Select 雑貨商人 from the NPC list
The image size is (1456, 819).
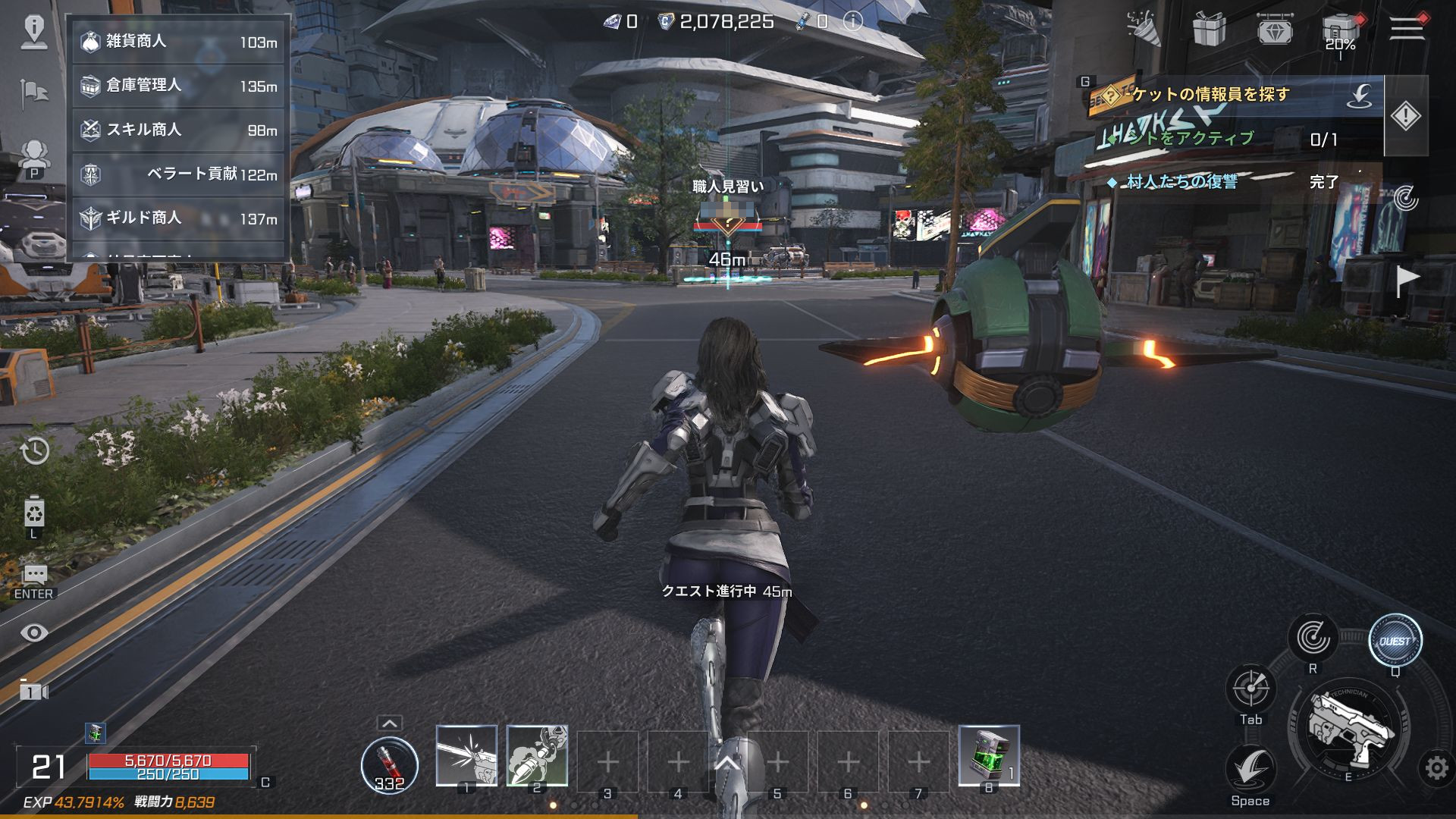[x=178, y=42]
